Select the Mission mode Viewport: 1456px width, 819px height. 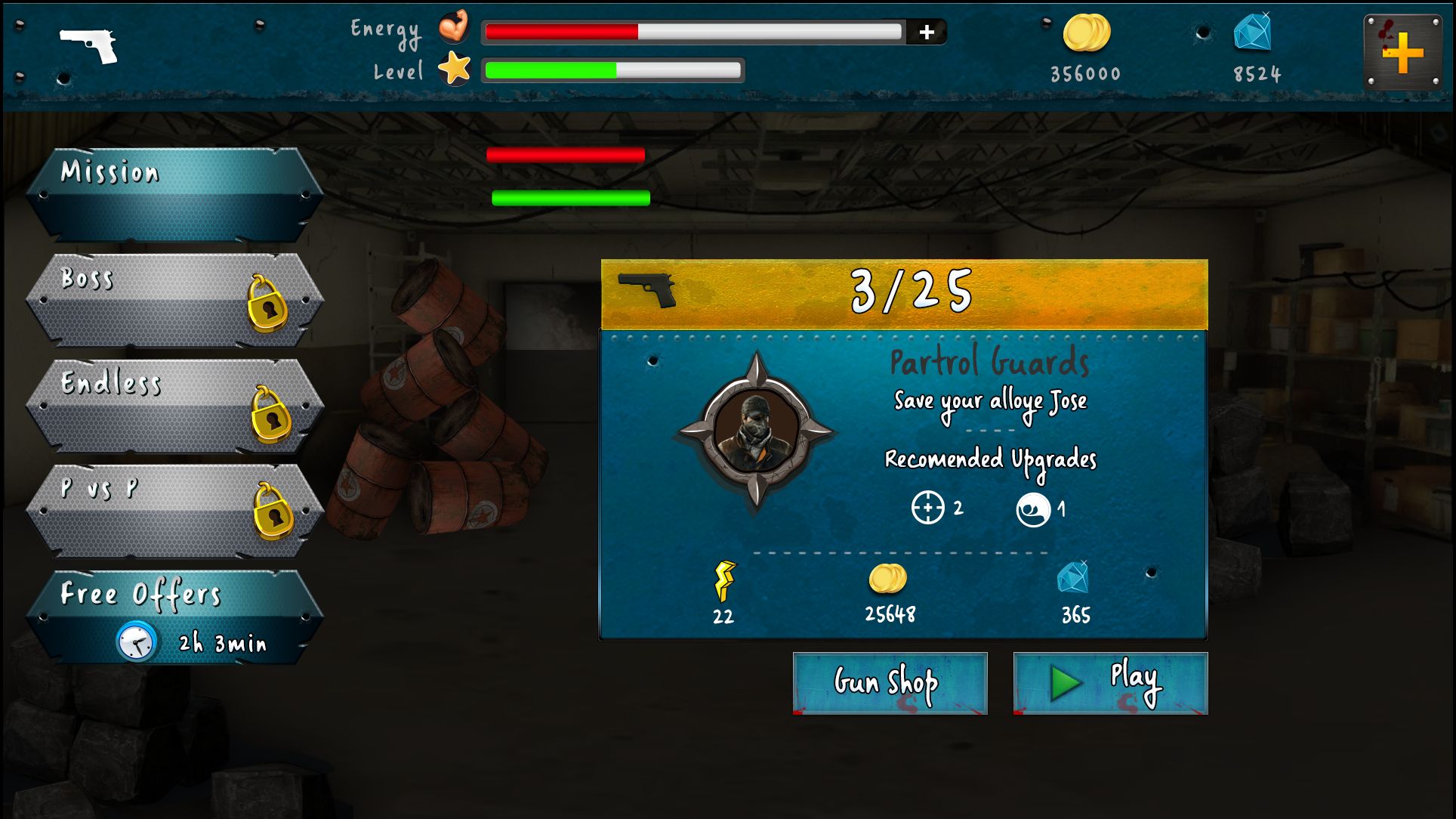[x=175, y=194]
